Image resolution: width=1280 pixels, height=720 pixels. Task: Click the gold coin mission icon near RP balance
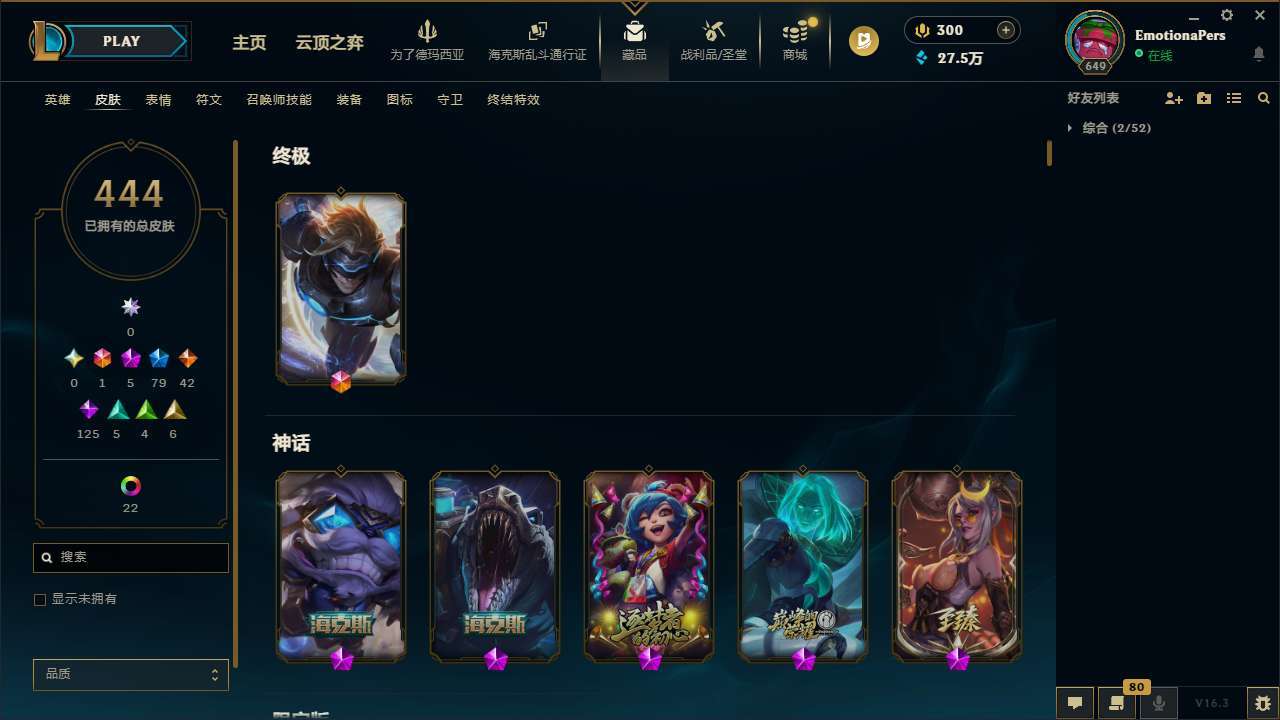click(862, 41)
